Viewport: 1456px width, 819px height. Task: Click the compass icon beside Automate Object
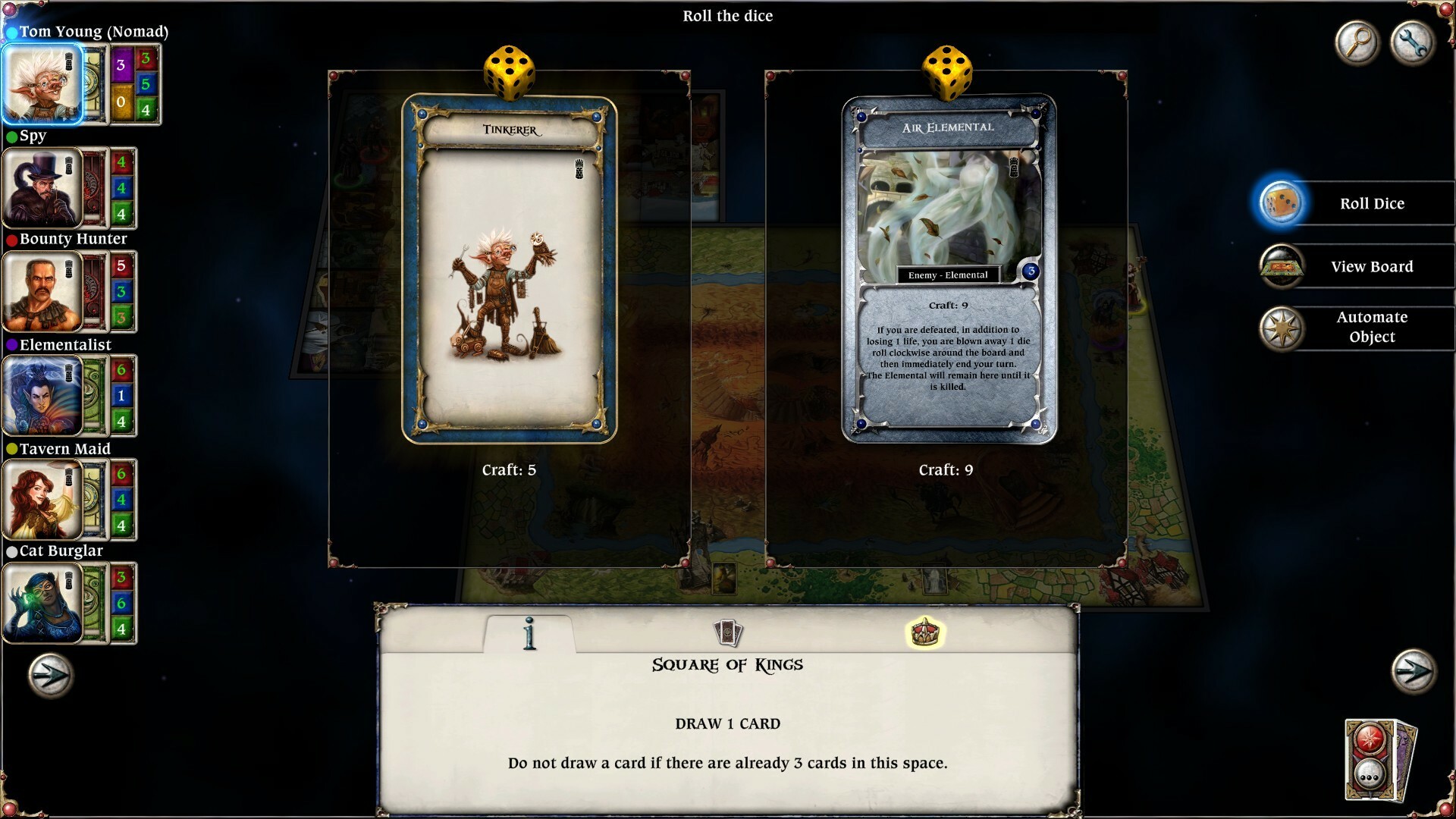click(x=1282, y=328)
